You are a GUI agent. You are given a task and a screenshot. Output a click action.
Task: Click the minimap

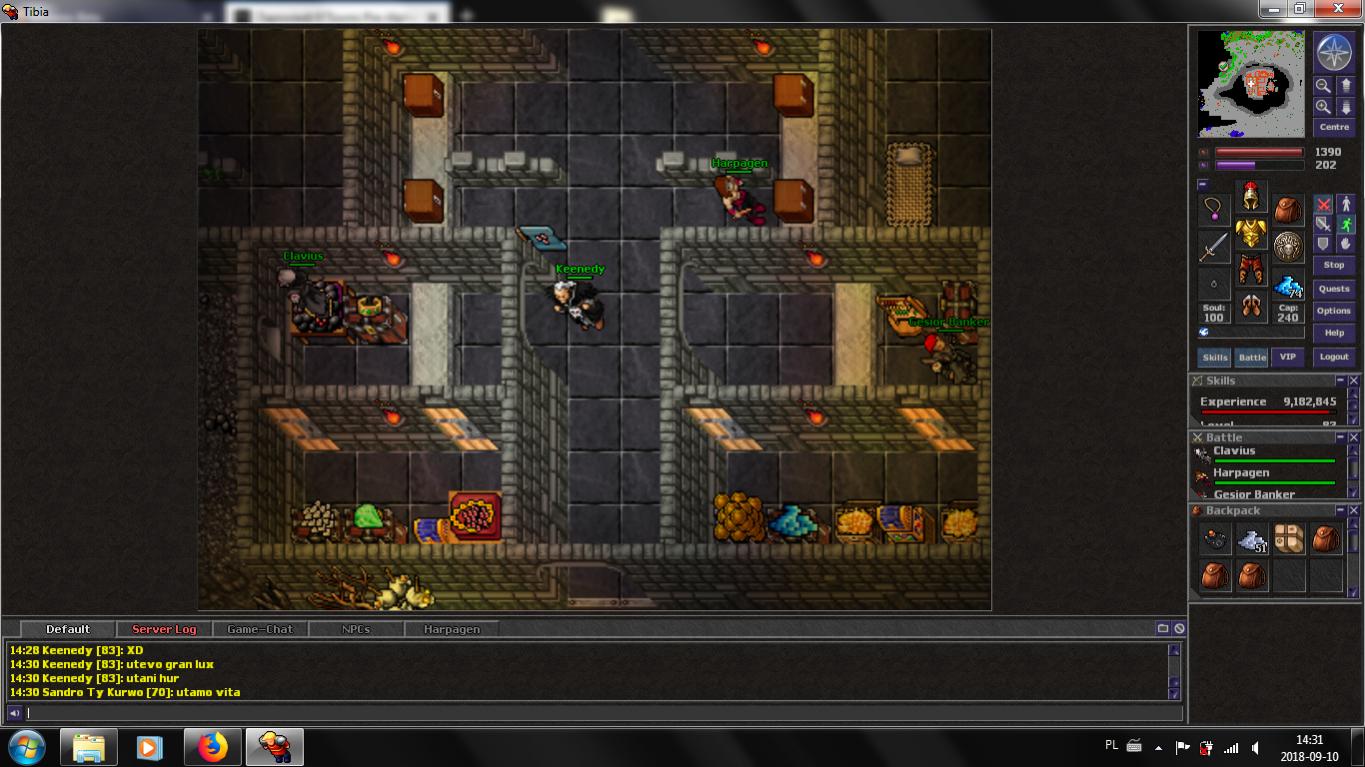pyautogui.click(x=1251, y=84)
